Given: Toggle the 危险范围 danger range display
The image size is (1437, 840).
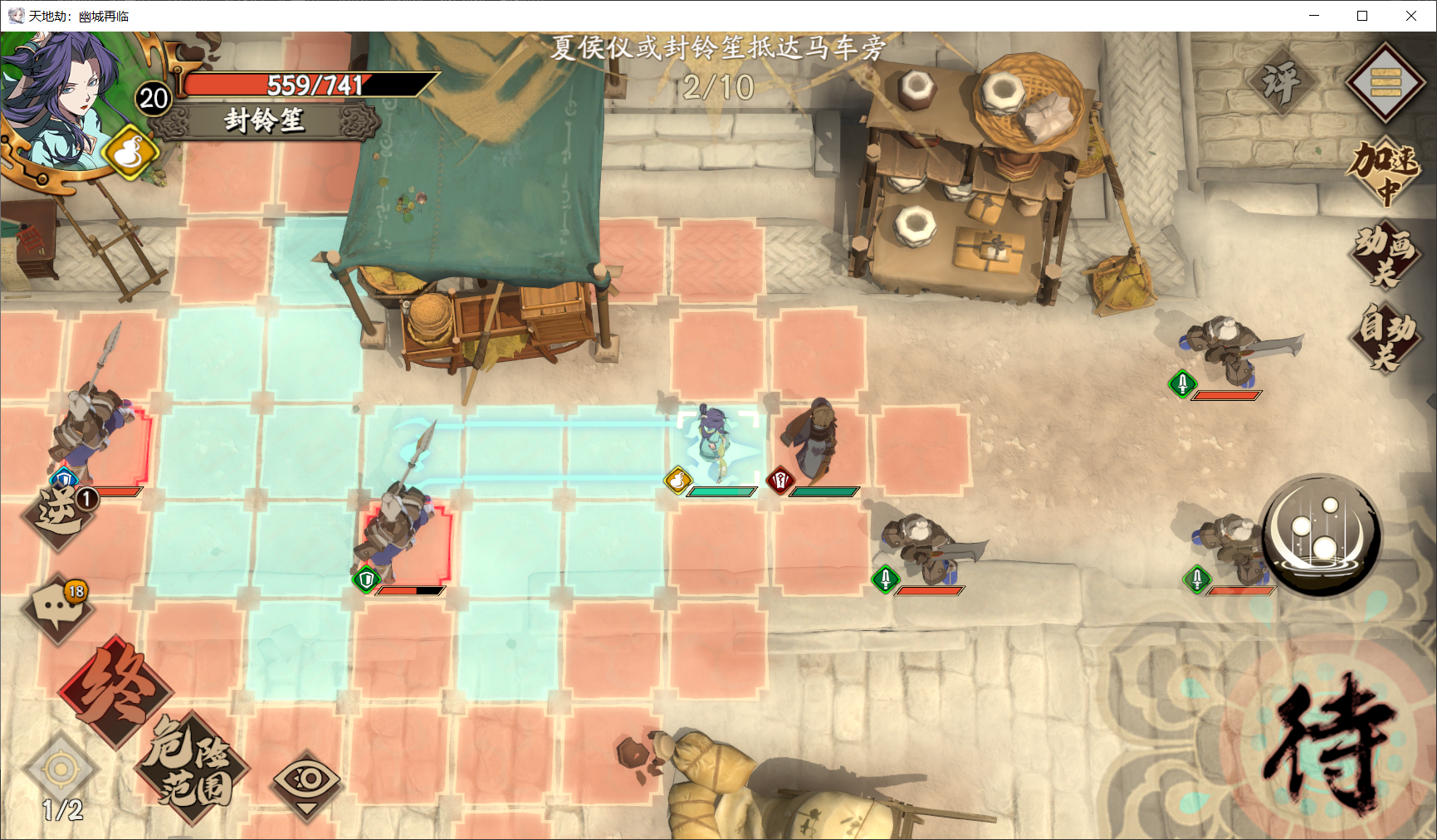Looking at the screenshot, I should click(x=193, y=766).
